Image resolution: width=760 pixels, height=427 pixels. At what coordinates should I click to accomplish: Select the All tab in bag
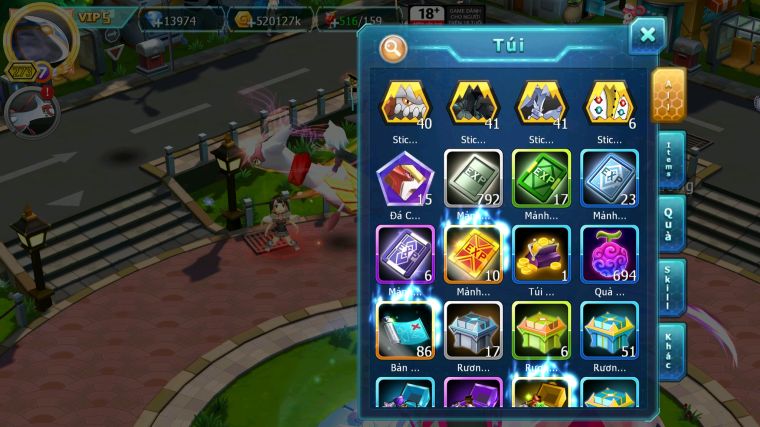[668, 94]
